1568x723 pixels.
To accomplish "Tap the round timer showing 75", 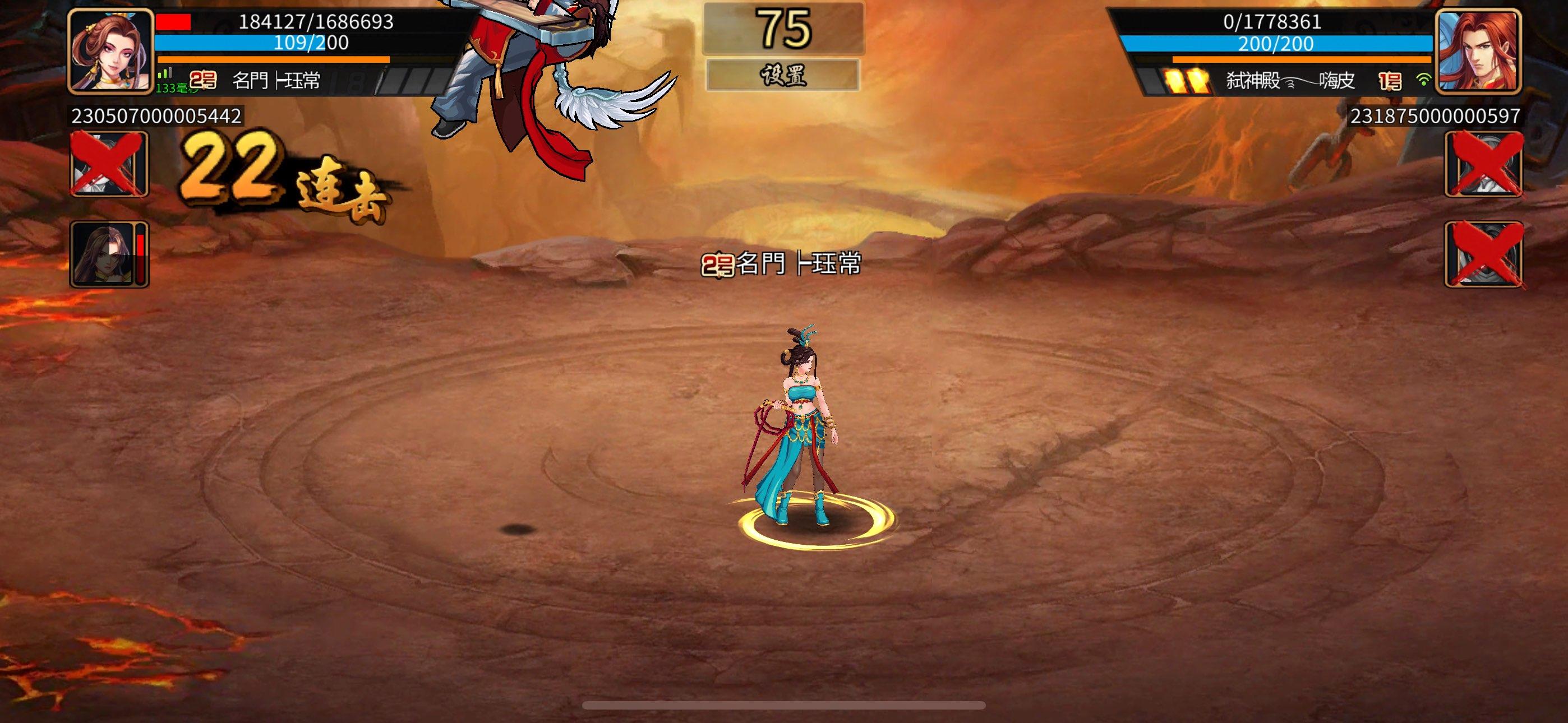I will [x=785, y=29].
